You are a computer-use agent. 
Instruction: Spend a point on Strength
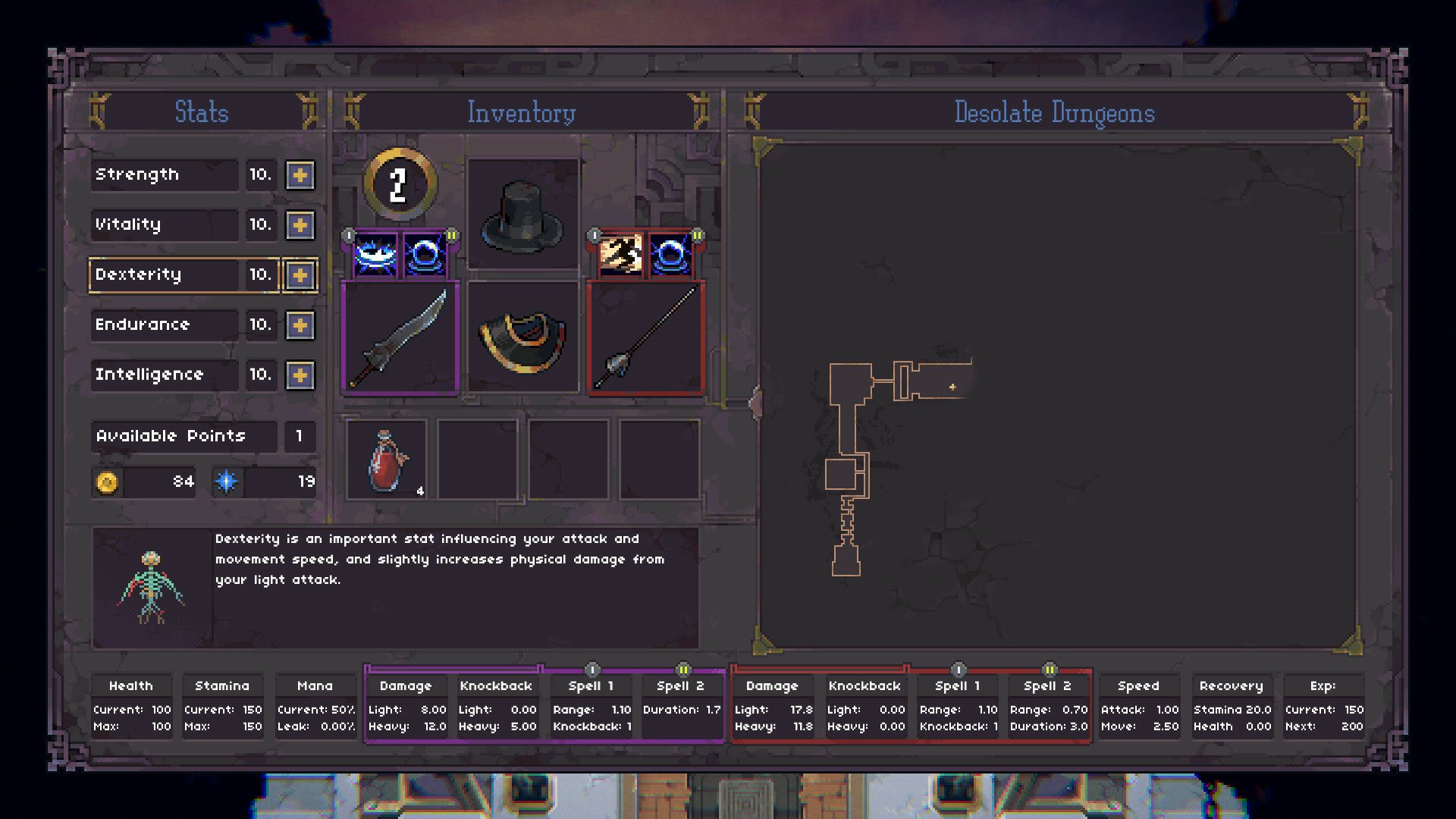[300, 175]
